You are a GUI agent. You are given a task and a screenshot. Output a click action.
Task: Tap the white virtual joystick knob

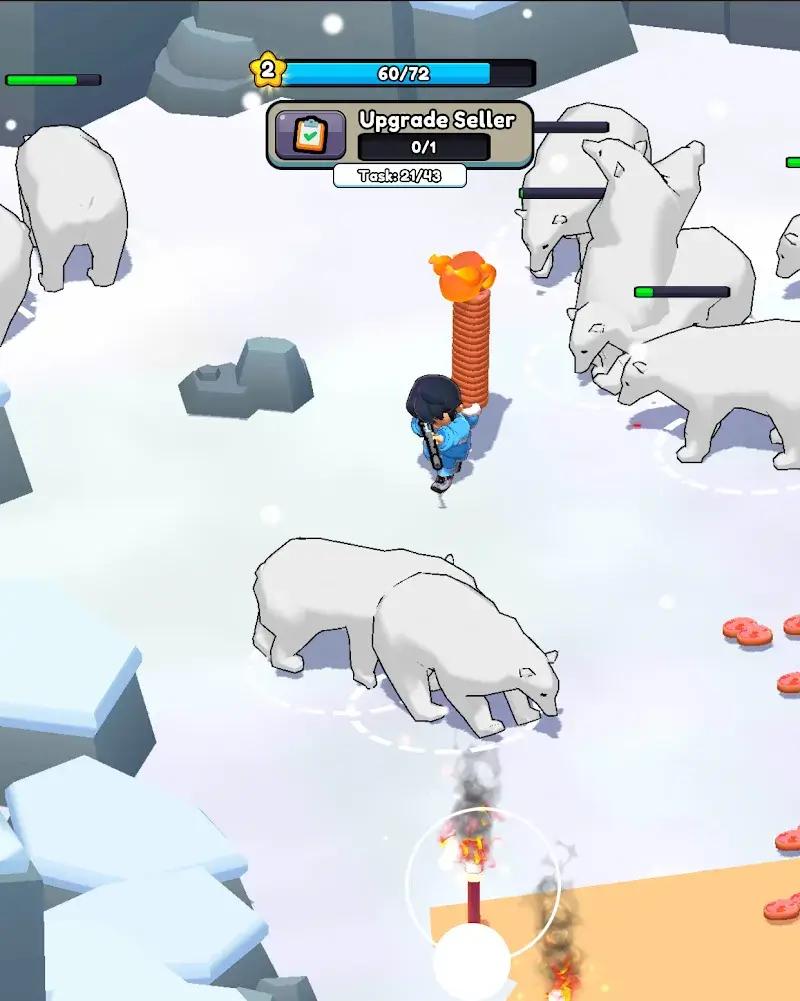tap(471, 962)
